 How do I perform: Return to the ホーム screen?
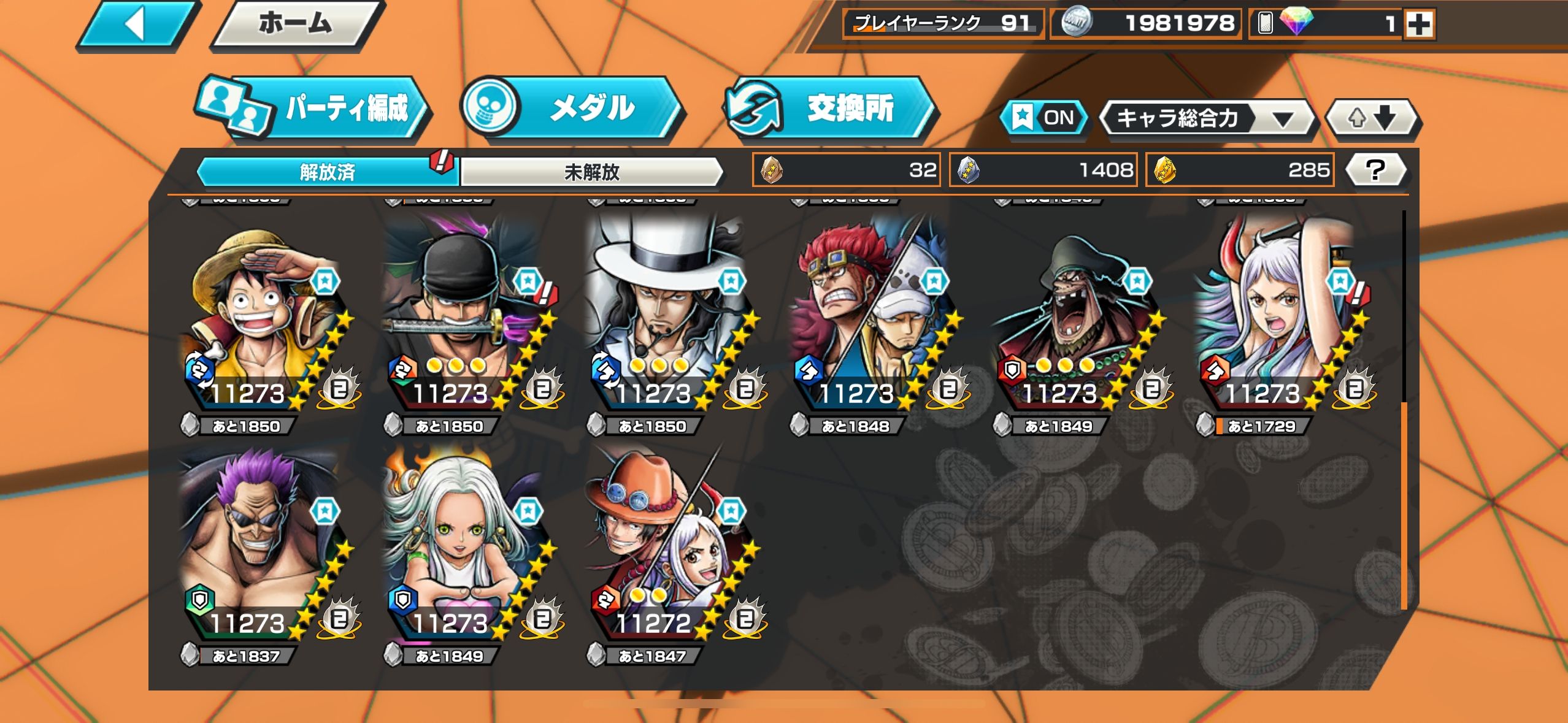click(296, 25)
